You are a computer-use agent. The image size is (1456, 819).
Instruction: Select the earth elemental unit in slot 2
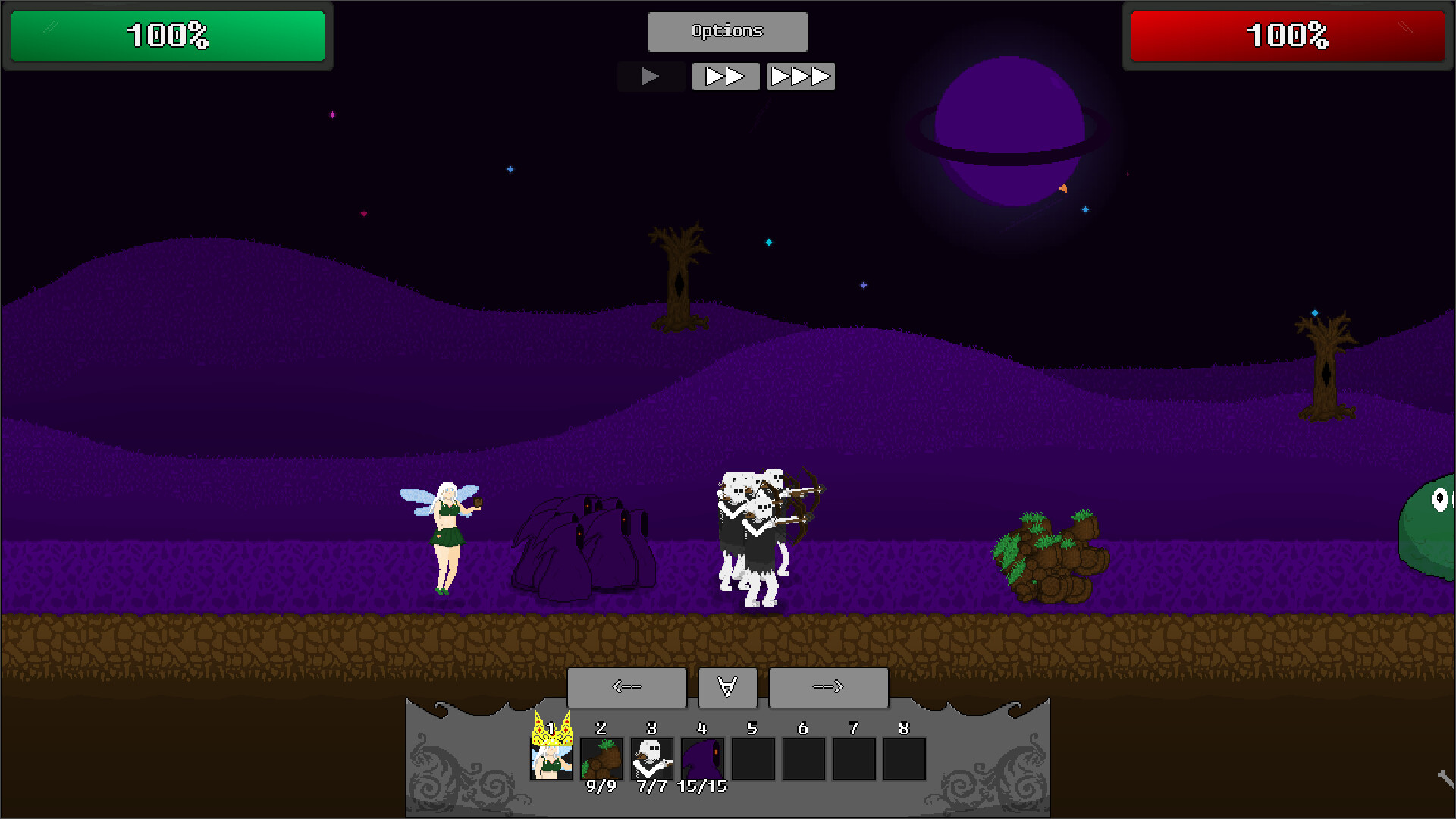[601, 758]
